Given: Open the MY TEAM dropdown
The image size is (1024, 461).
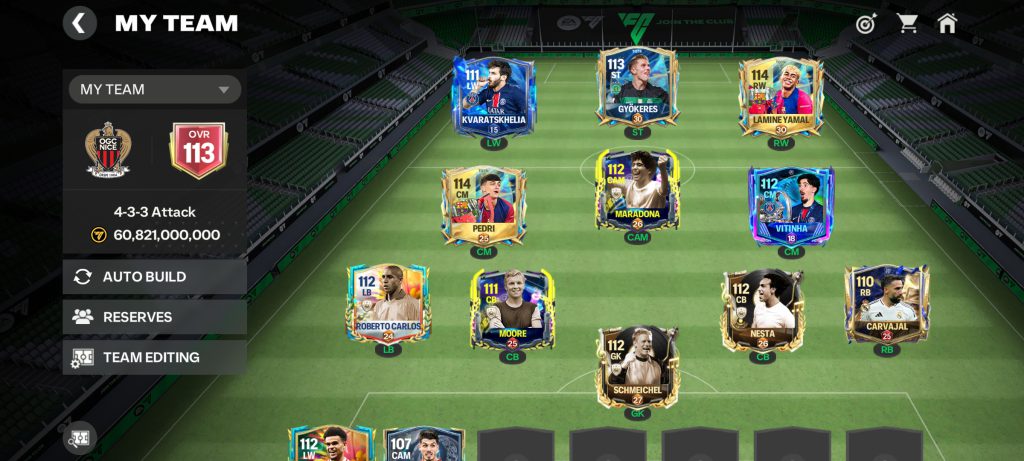Looking at the screenshot, I should (155, 89).
